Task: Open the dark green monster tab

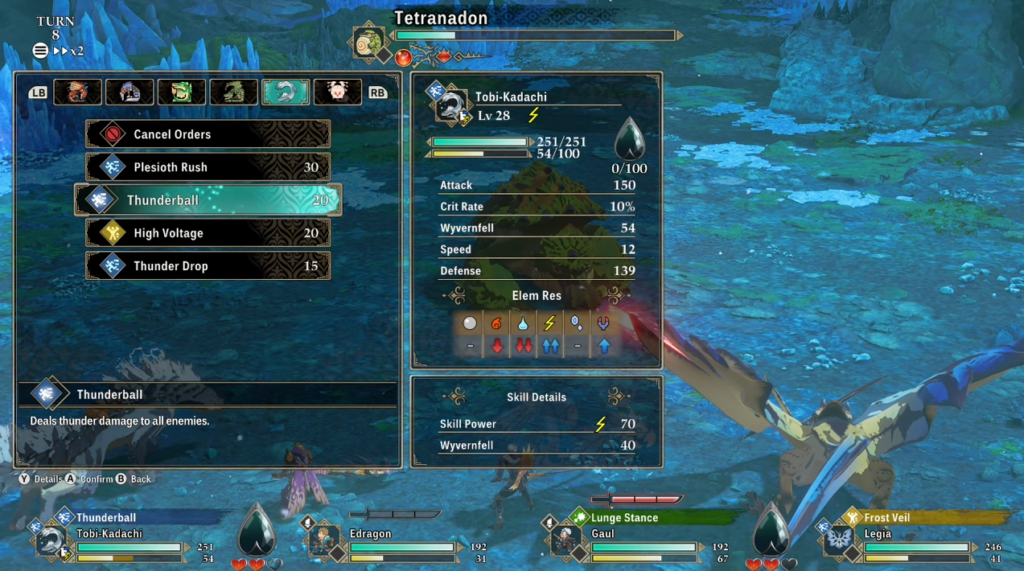Action: tap(234, 92)
